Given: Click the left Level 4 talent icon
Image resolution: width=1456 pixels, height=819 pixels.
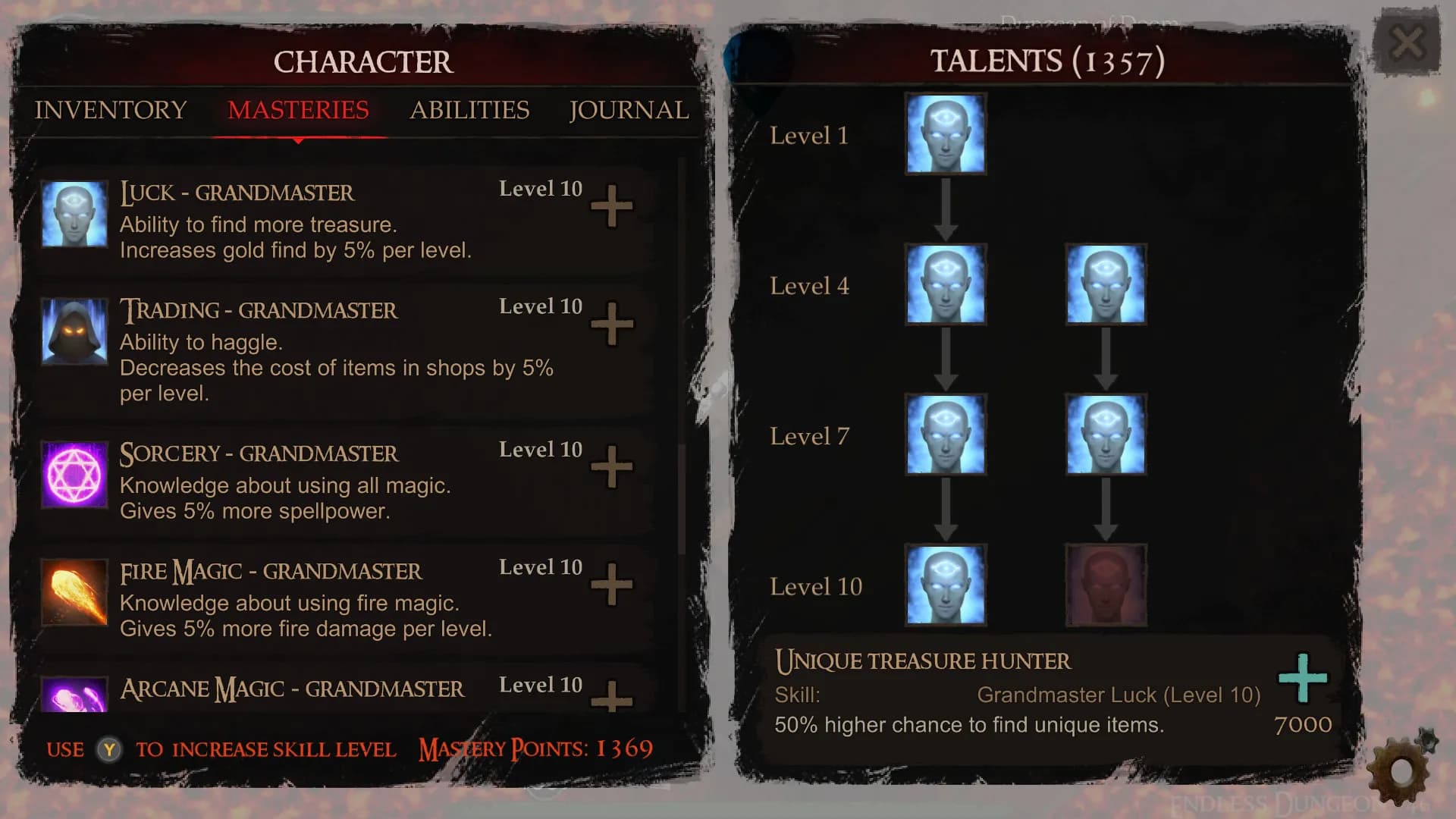Looking at the screenshot, I should click(945, 285).
